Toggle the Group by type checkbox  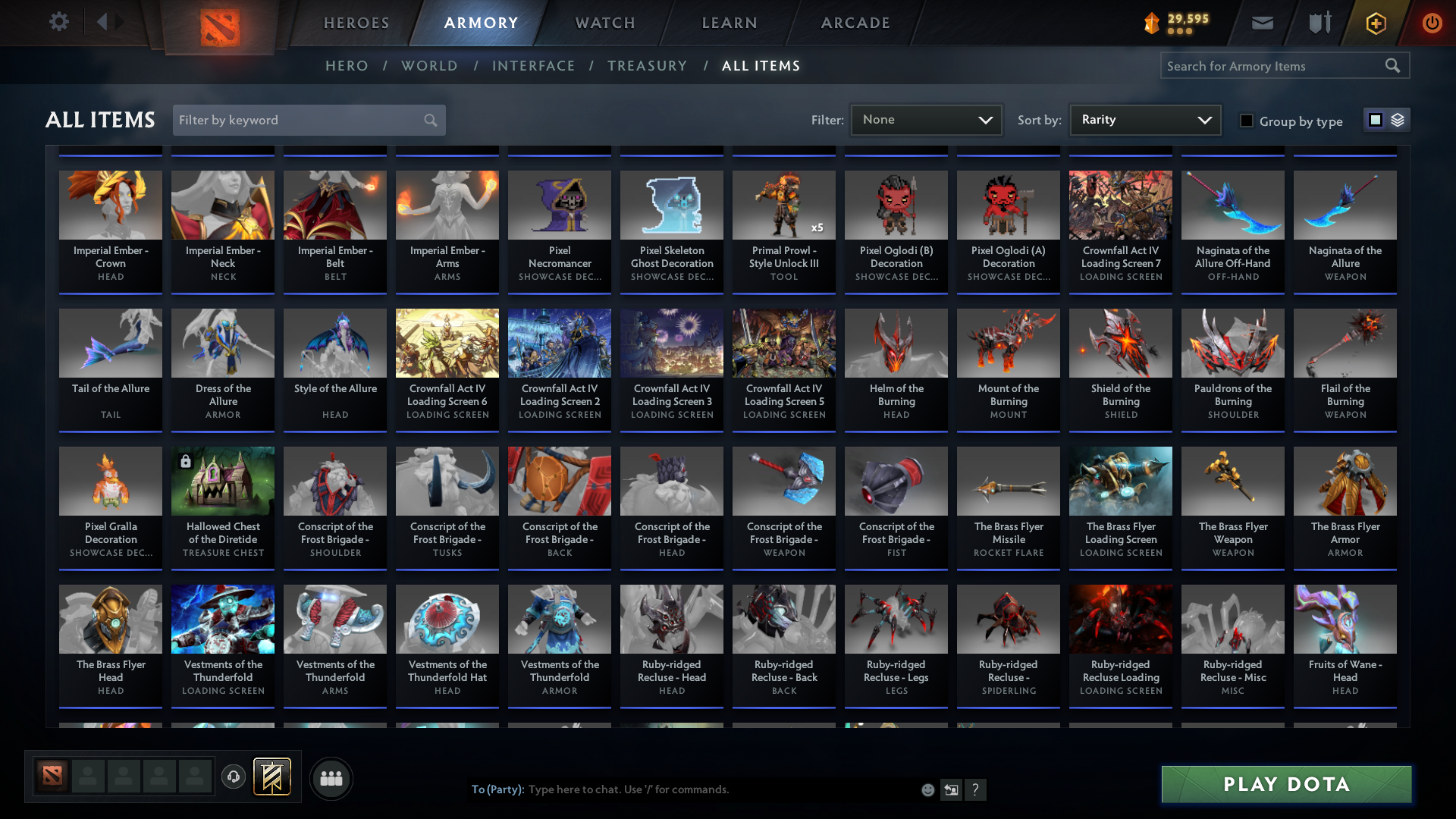(x=1246, y=121)
